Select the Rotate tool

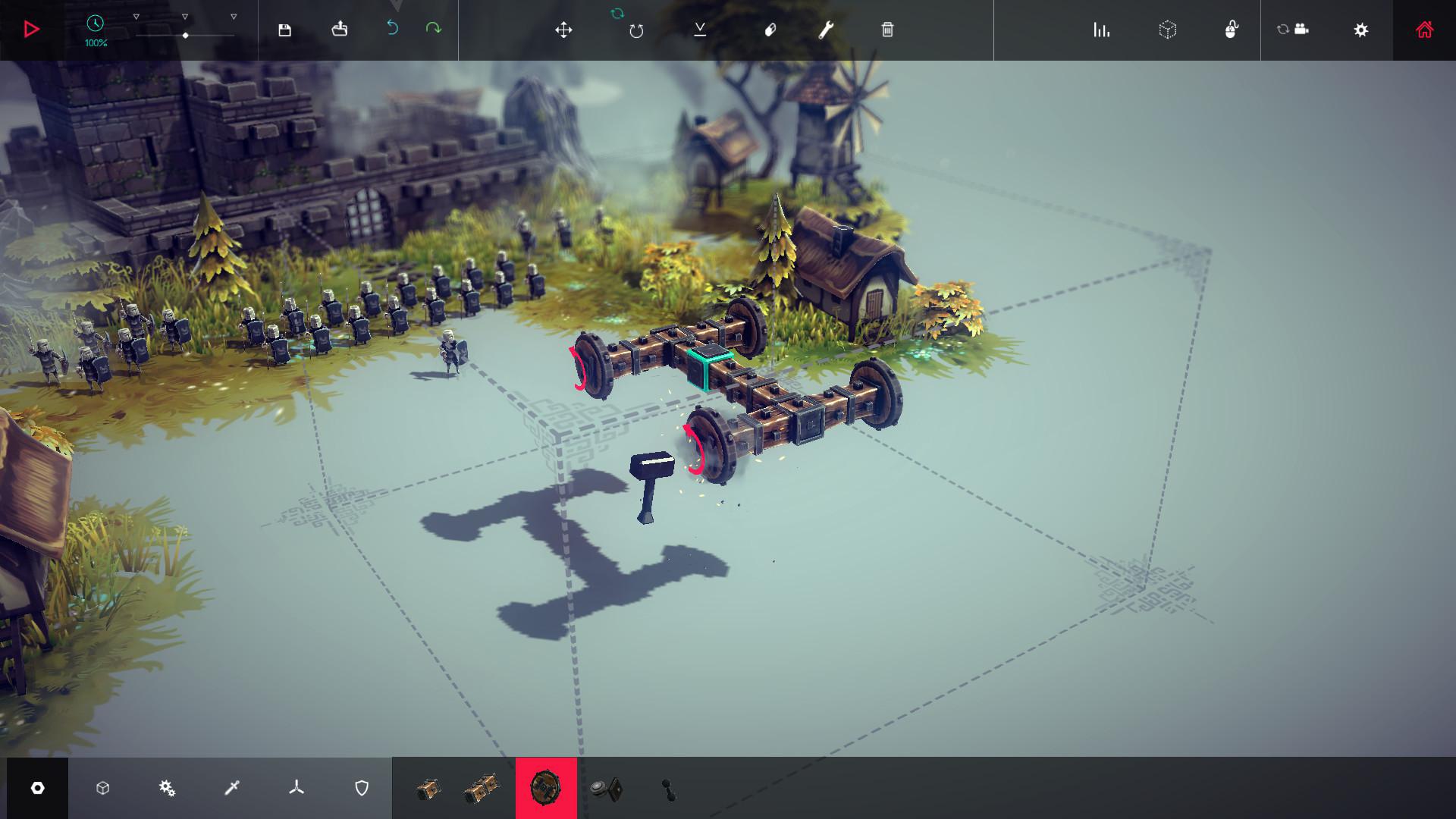[x=637, y=31]
